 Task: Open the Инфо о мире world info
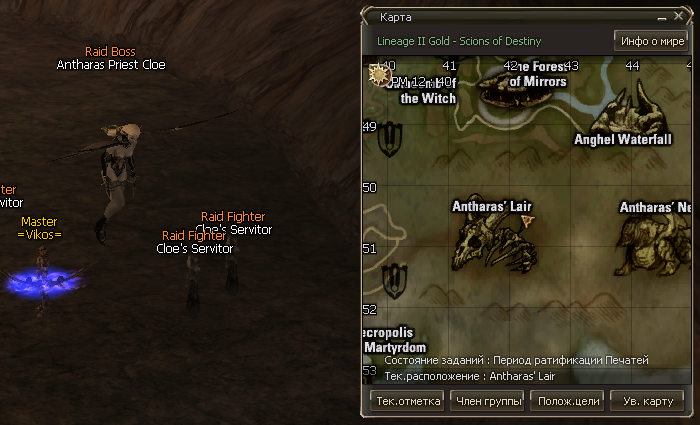pyautogui.click(x=650, y=41)
